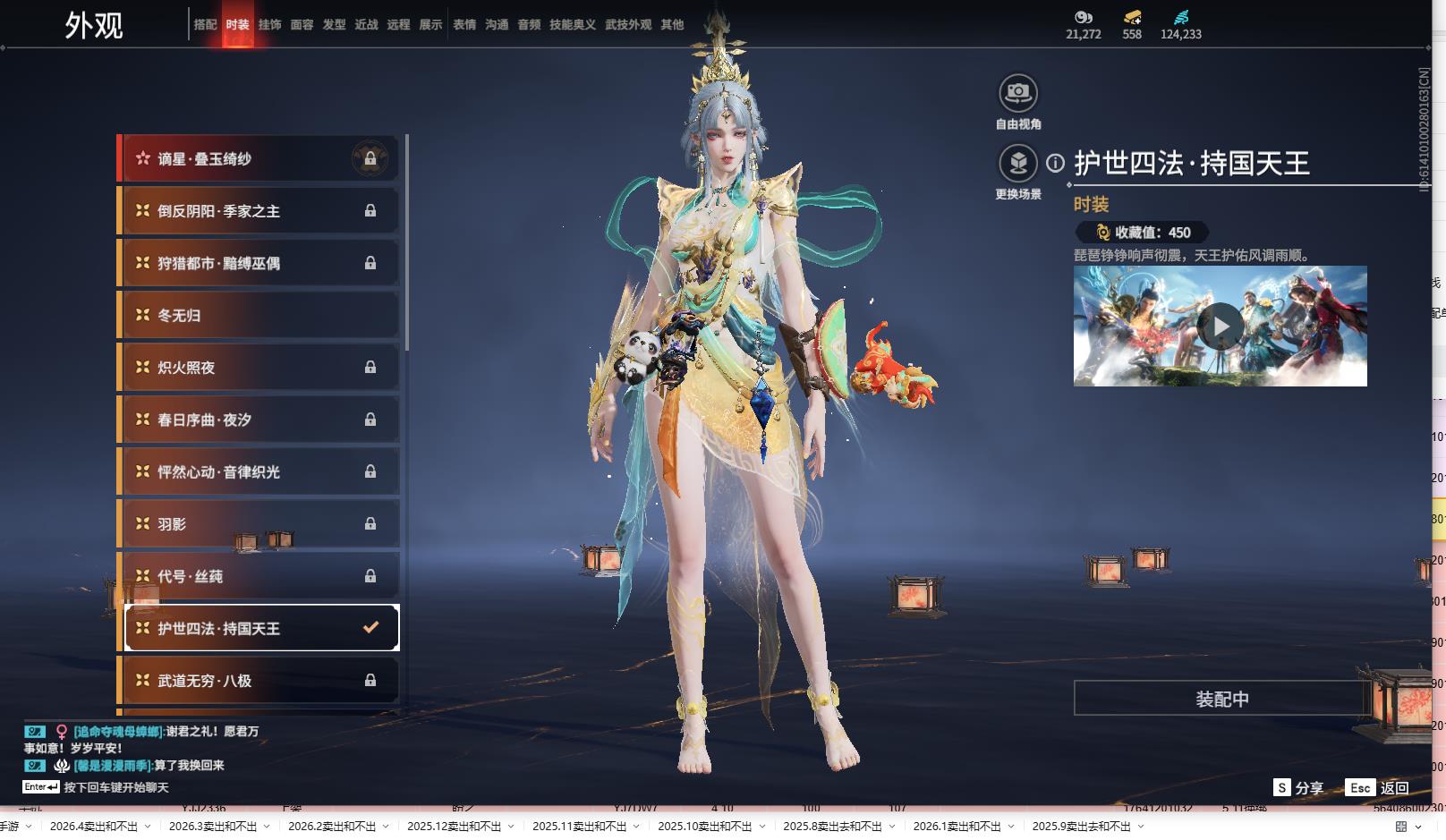Switch to the 搭配 tab
The width and height of the screenshot is (1446, 840).
(x=205, y=25)
